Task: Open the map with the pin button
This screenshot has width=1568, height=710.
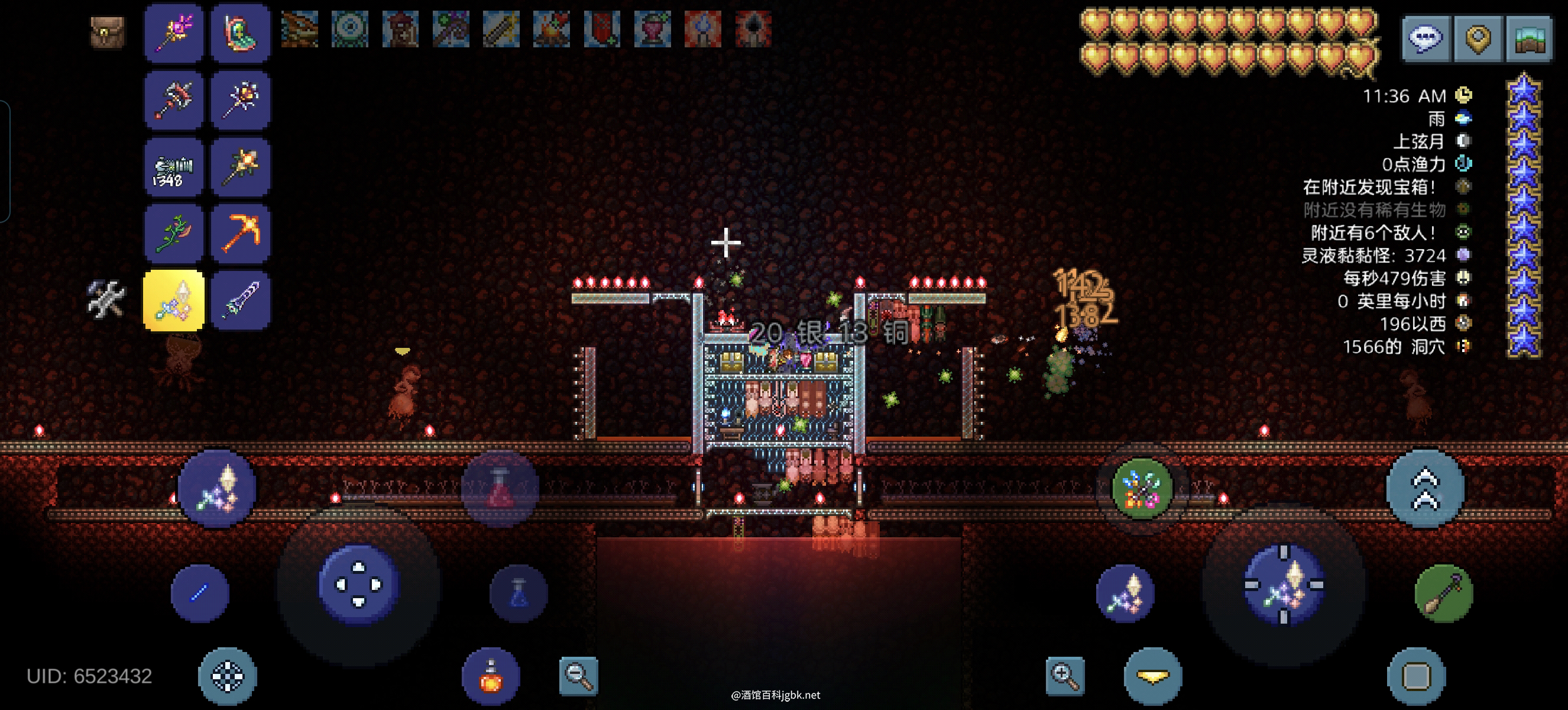Action: (1478, 38)
